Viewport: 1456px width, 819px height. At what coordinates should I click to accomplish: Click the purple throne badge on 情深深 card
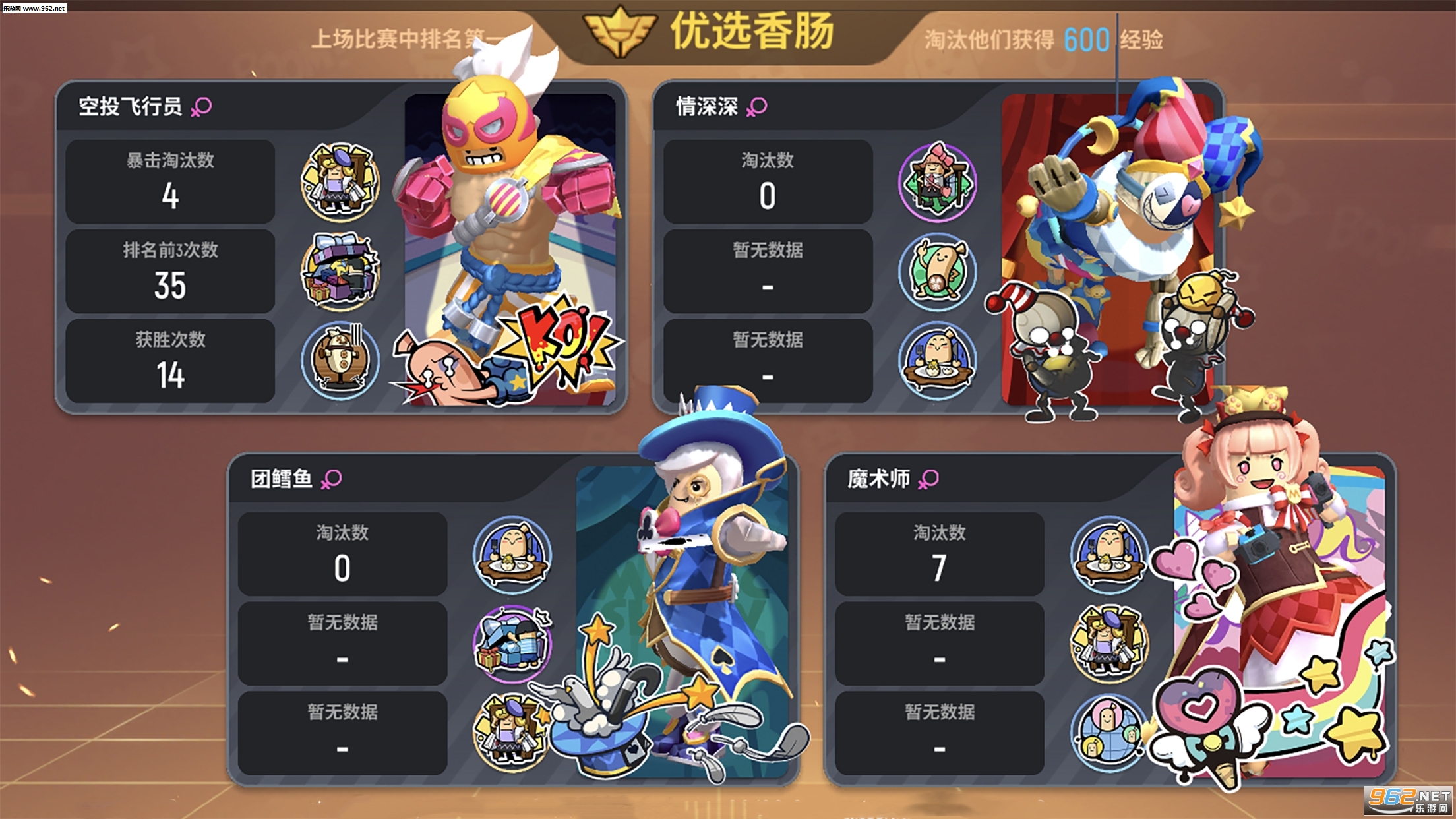pyautogui.click(x=938, y=181)
